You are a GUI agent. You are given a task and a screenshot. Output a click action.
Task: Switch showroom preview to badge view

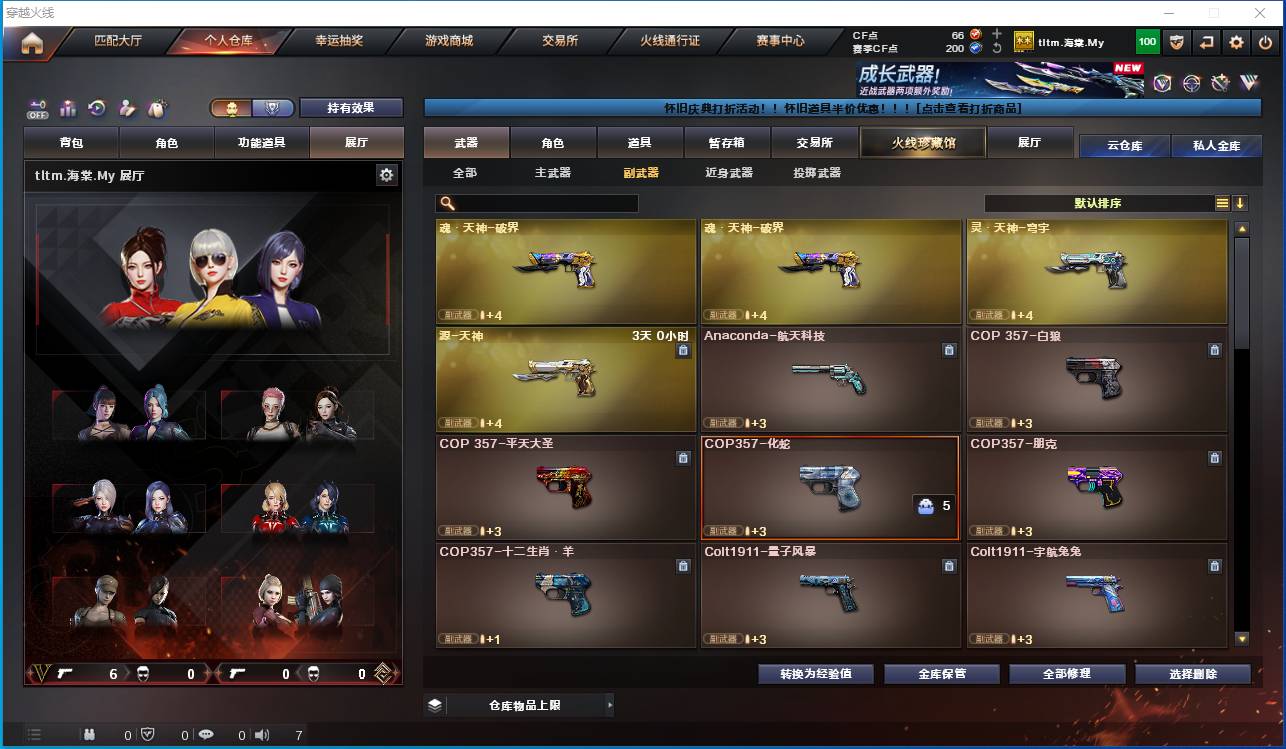pos(274,107)
